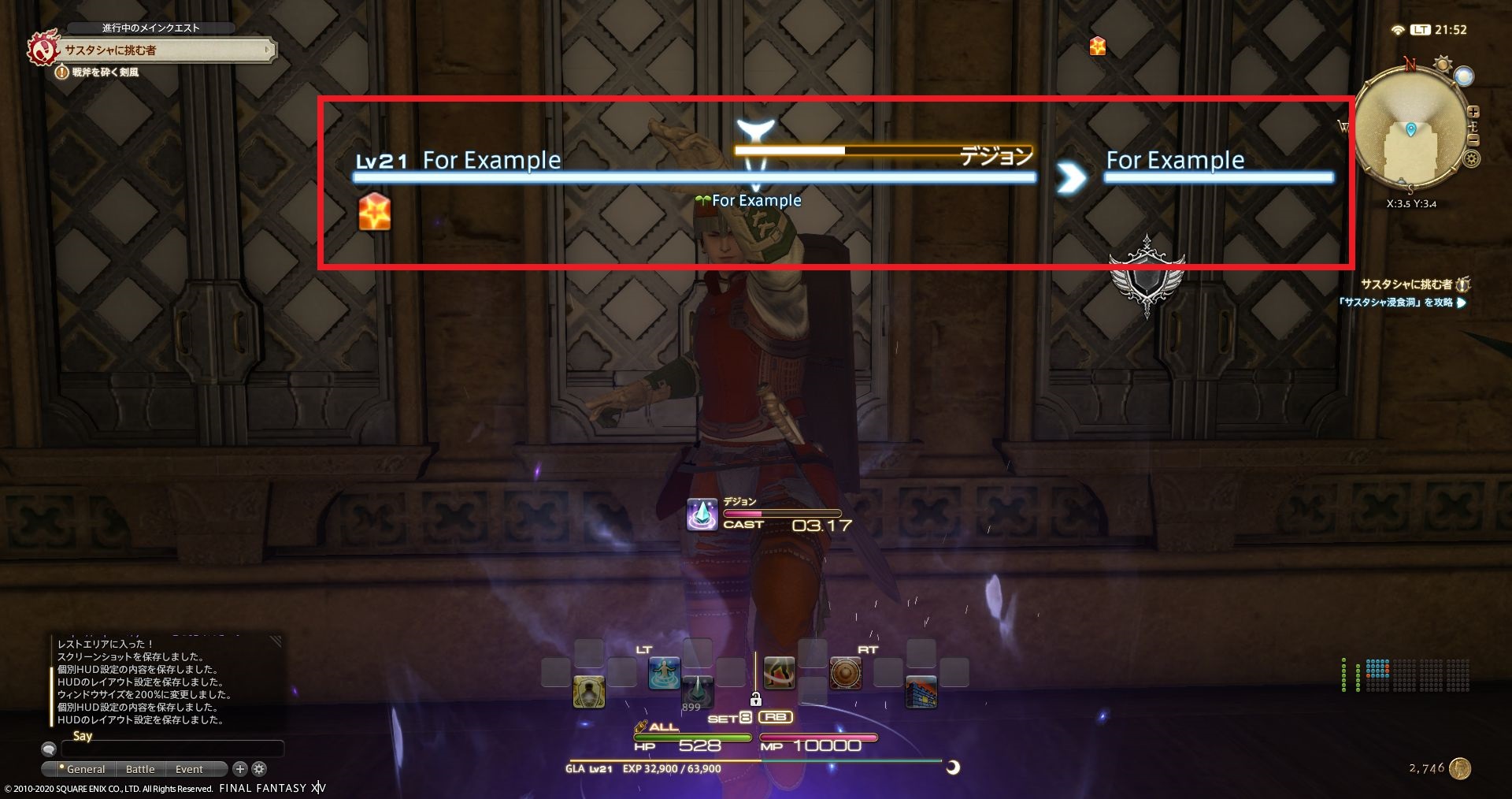Use the fortress wall ability

[x=921, y=691]
